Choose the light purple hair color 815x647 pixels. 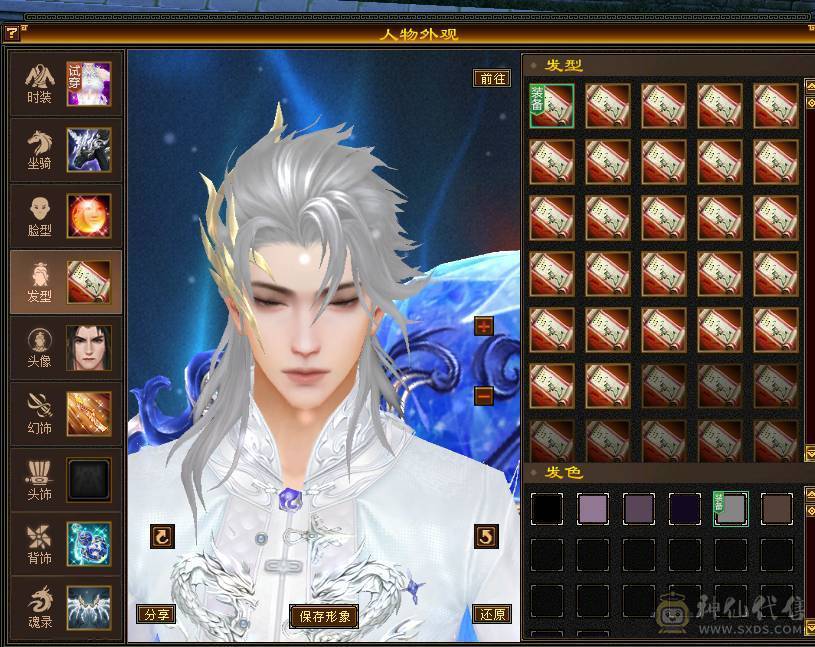(592, 508)
